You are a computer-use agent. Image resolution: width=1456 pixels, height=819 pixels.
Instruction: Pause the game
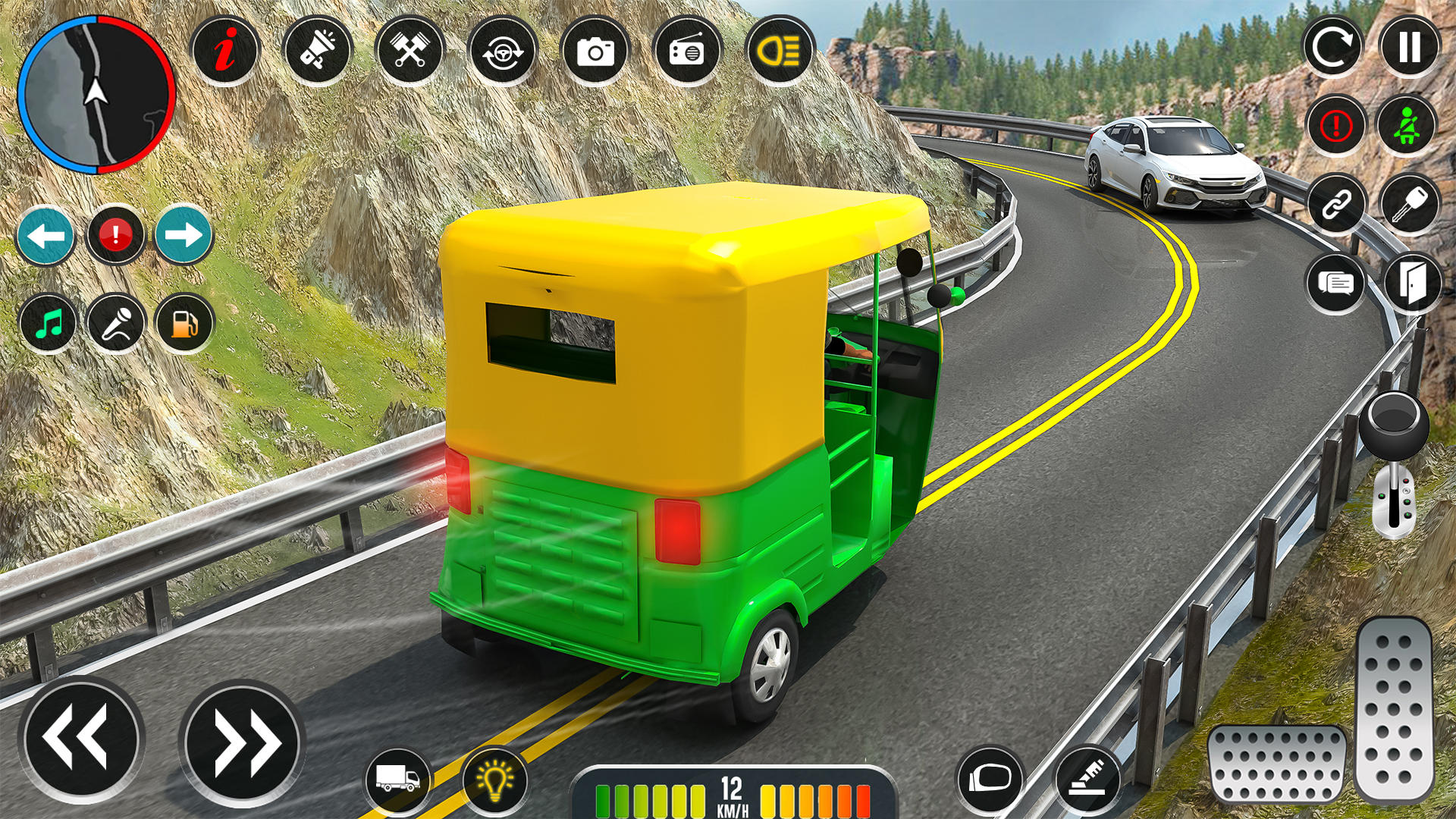point(1409,47)
